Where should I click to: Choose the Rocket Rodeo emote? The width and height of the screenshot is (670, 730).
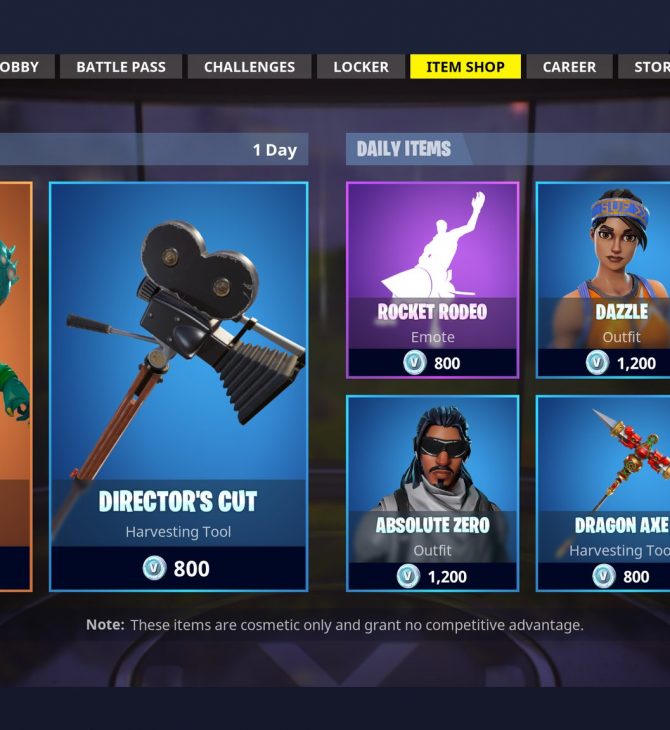432,280
